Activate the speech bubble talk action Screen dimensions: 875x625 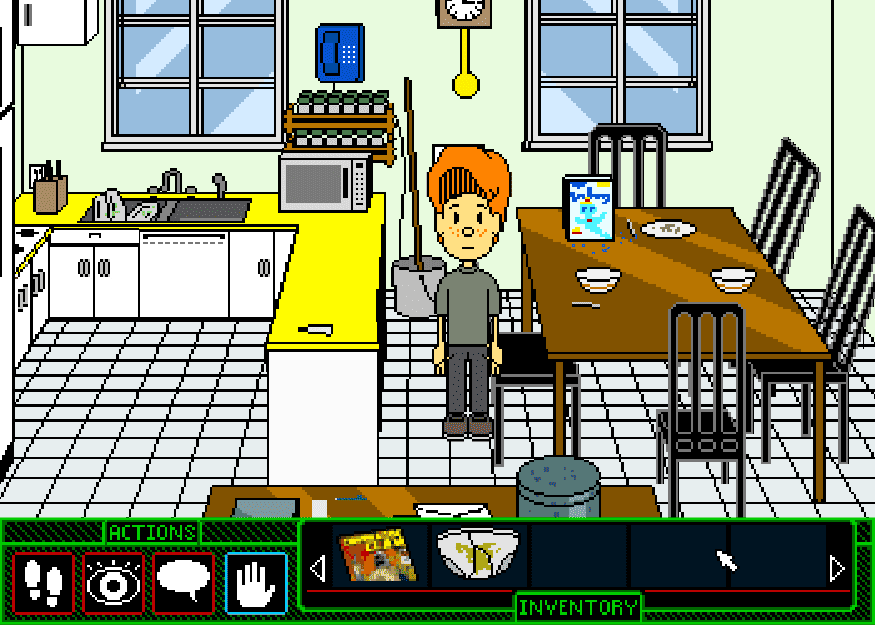[x=184, y=582]
